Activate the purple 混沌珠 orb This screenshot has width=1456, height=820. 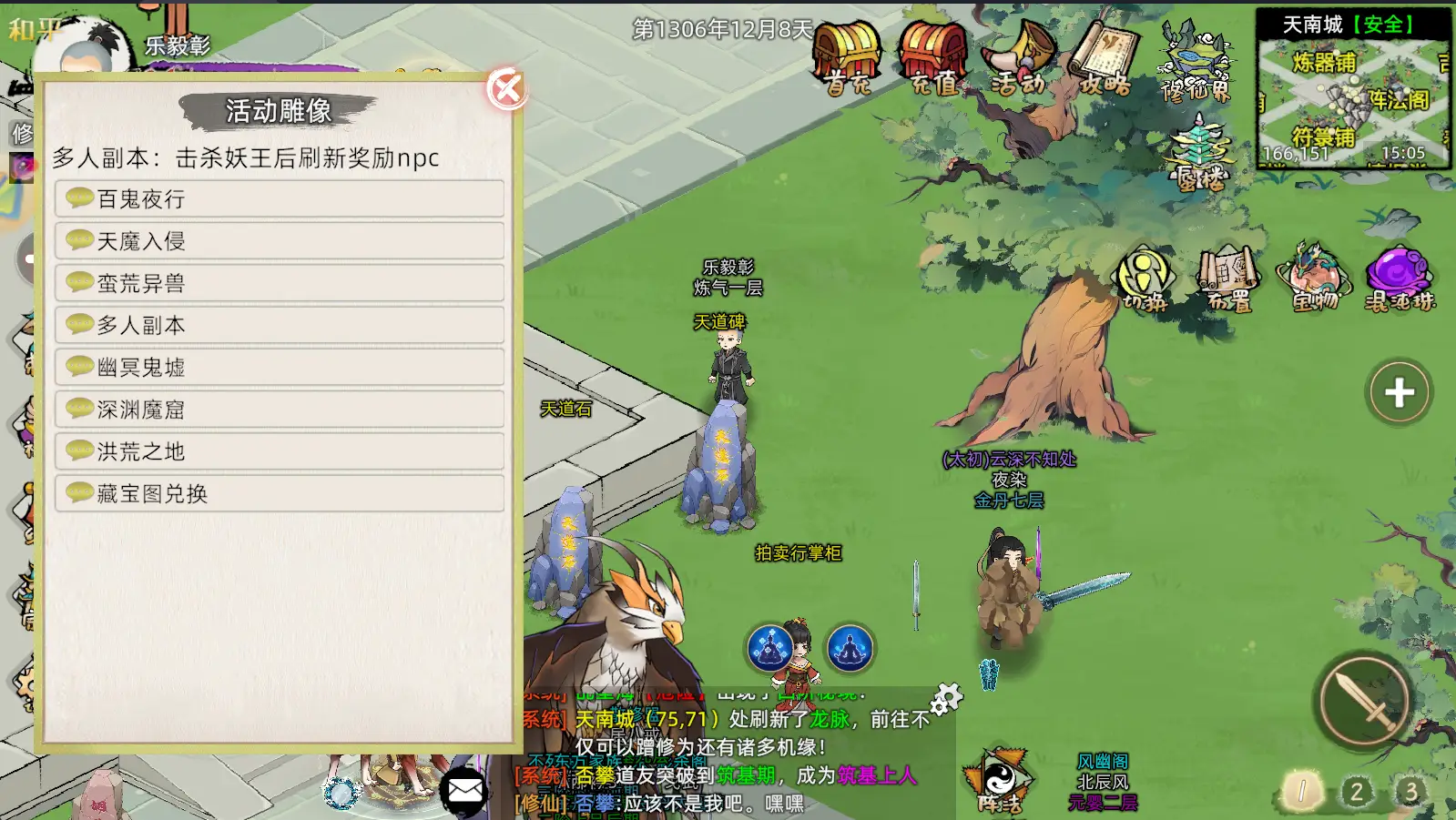1400,278
